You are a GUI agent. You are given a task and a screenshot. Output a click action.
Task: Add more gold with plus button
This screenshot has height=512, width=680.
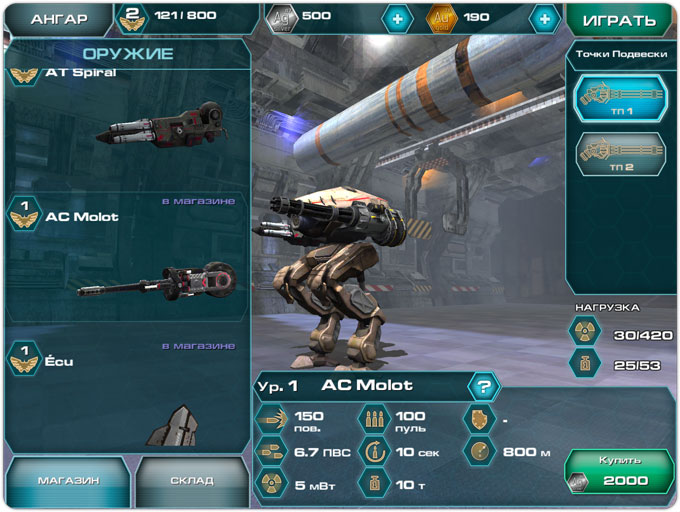tap(543, 19)
